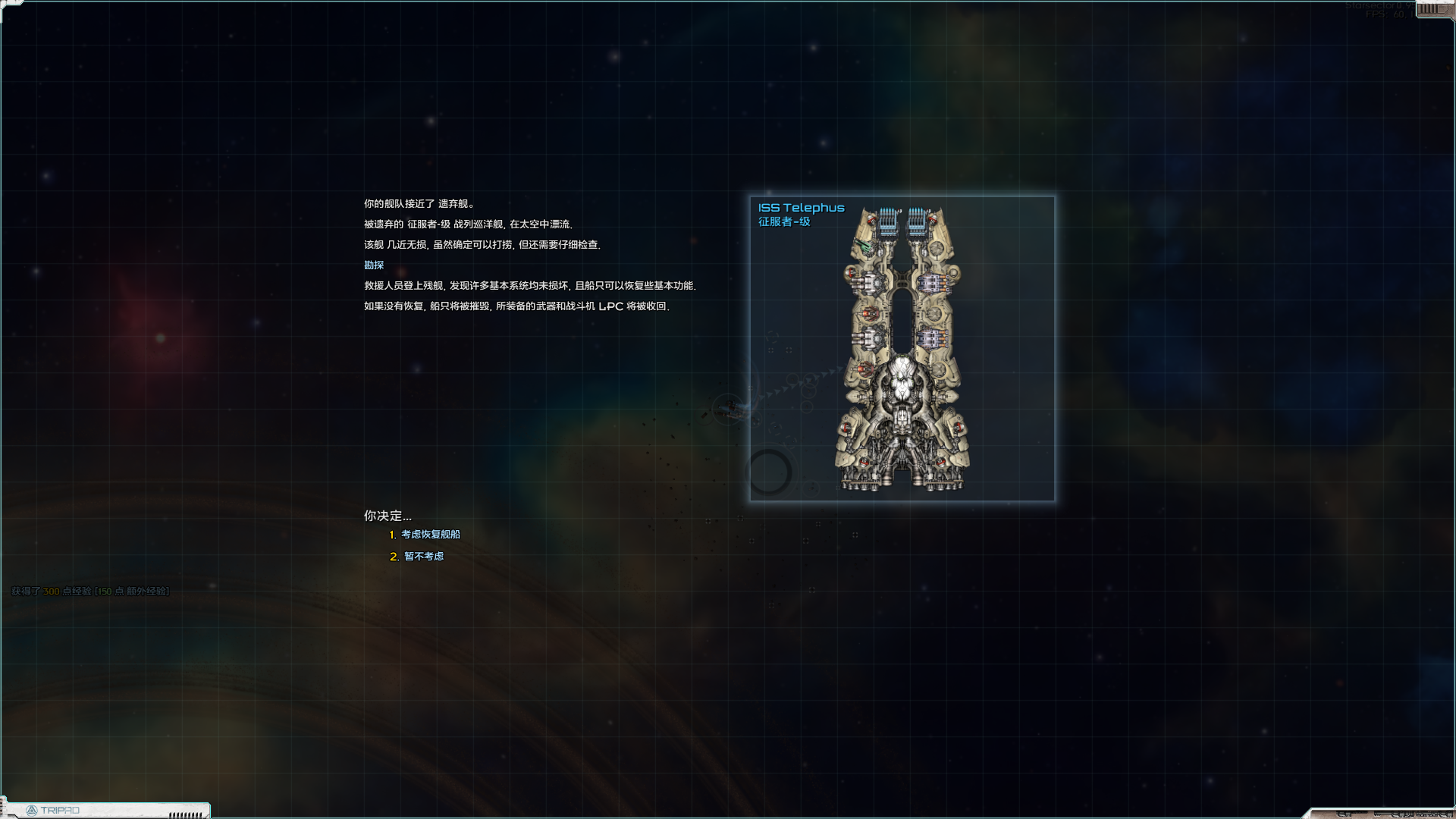Choose option 1 考虑恢复舰船
Viewport: 1456px width, 819px height.
pos(430,535)
